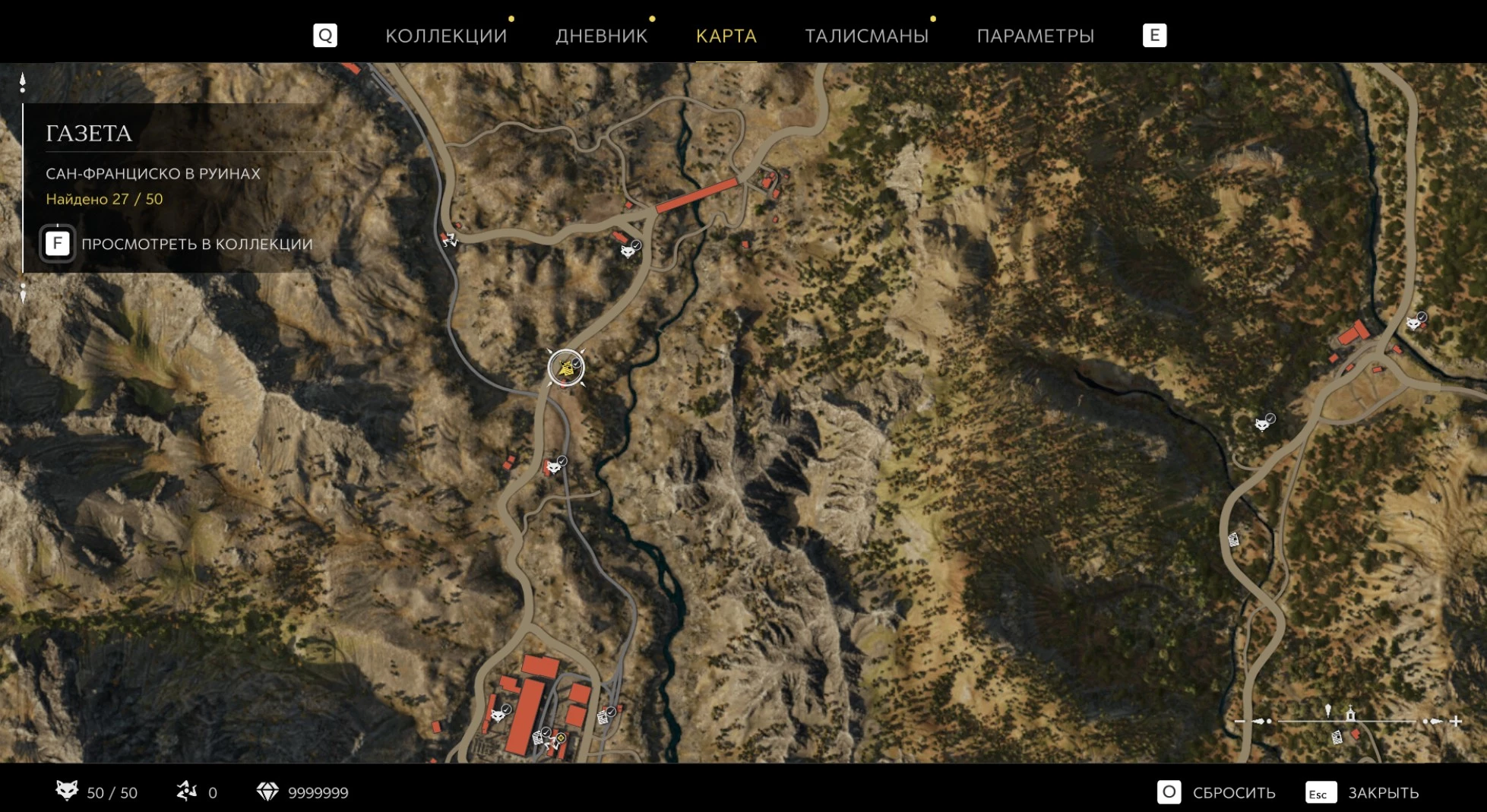The image size is (1487, 812).
Task: Switch to the КОЛЛЕКЦИИ tab
Action: point(446,36)
